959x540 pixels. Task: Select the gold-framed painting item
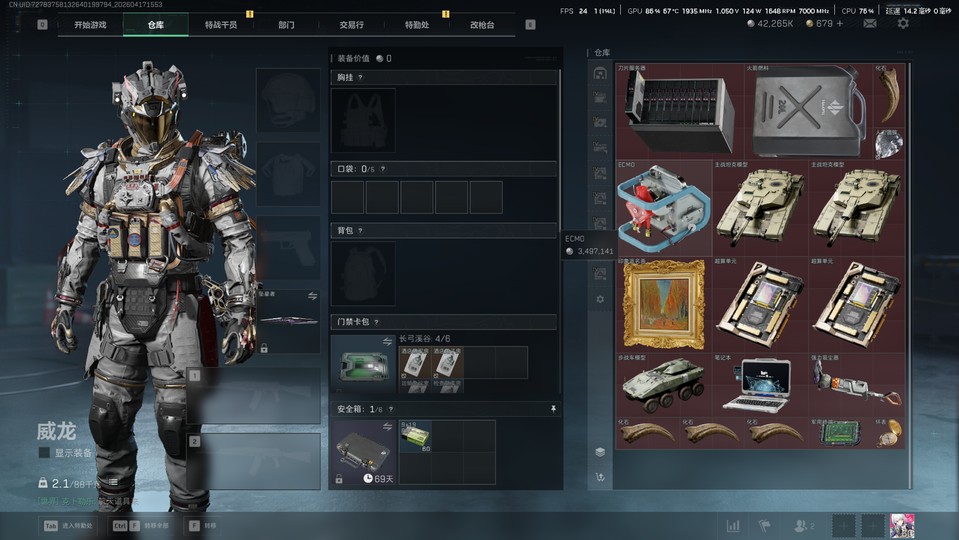pos(663,303)
